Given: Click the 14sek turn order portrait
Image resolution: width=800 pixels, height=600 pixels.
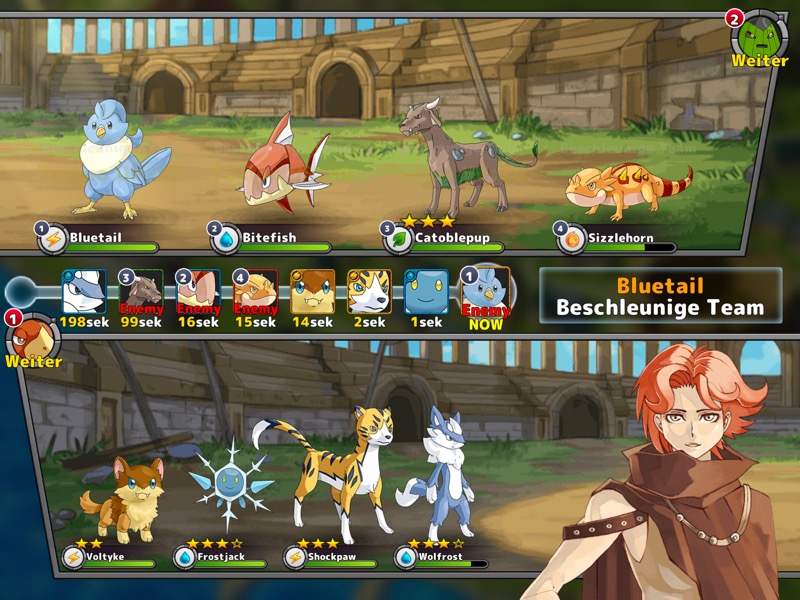Looking at the screenshot, I should pyautogui.click(x=312, y=293).
